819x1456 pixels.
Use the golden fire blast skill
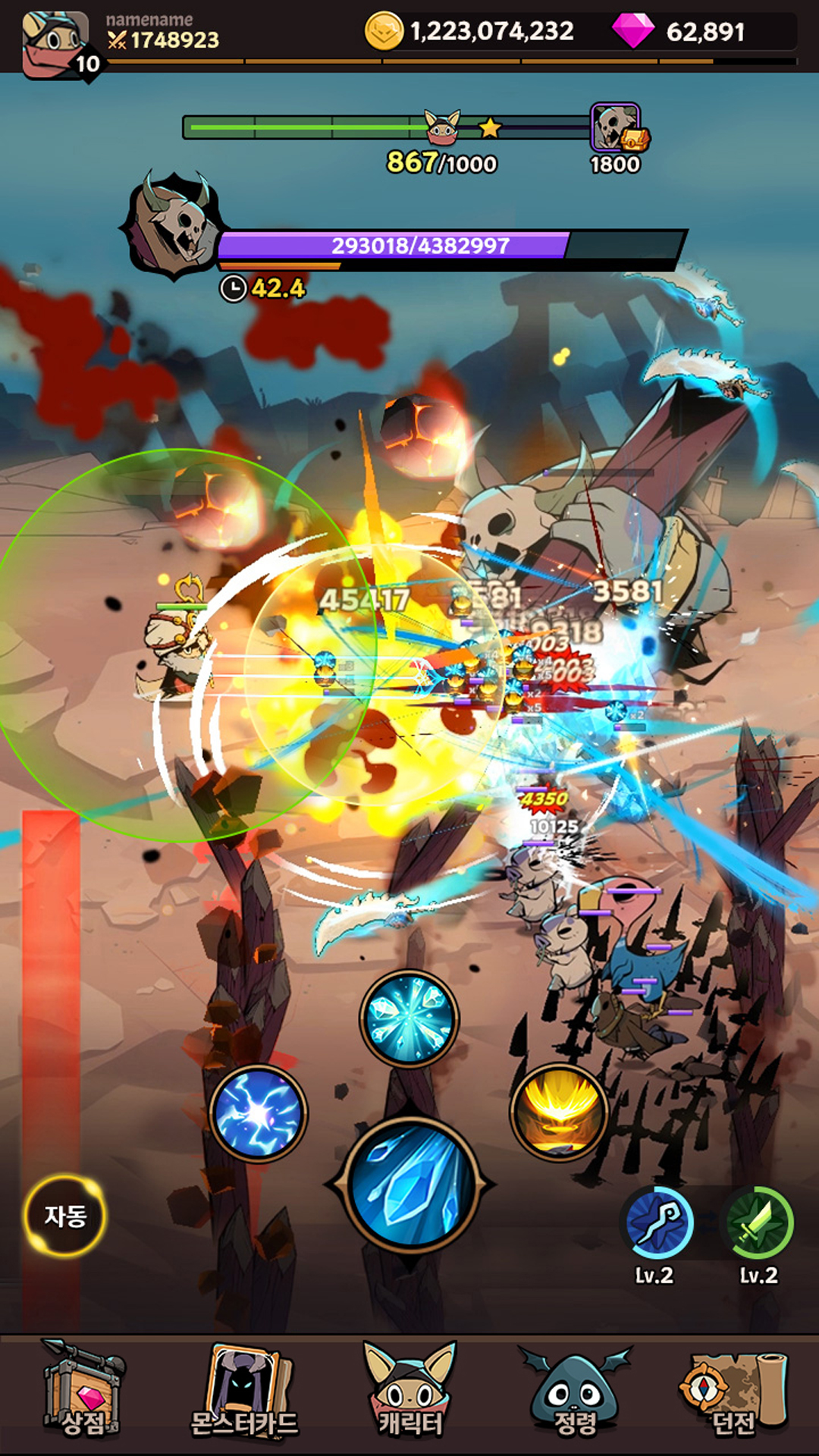click(x=560, y=1113)
